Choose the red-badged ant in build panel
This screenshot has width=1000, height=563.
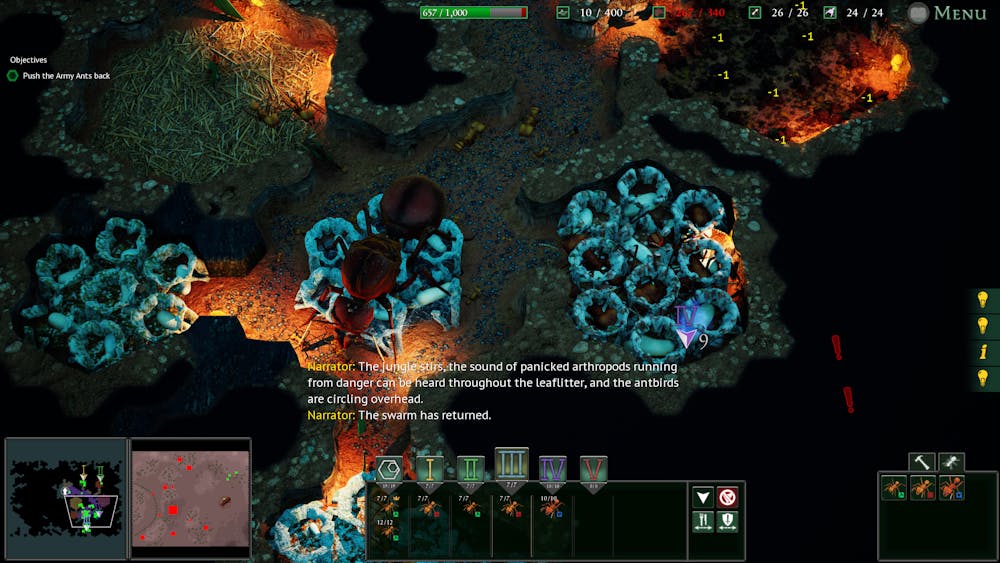coord(923,488)
